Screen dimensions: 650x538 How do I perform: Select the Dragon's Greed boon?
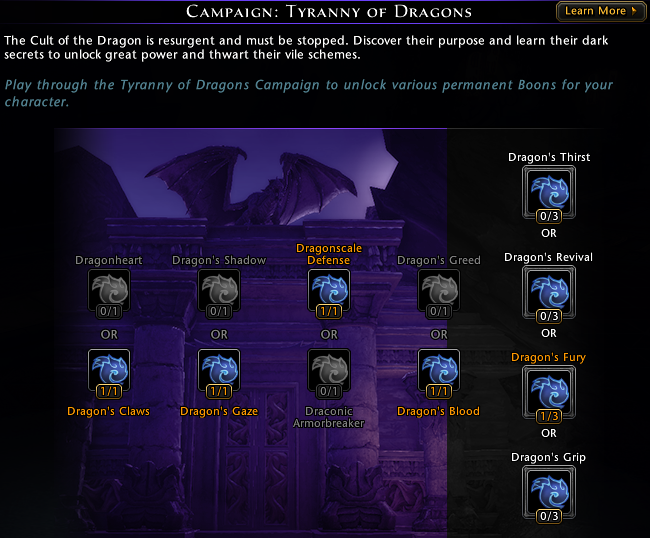coord(439,291)
